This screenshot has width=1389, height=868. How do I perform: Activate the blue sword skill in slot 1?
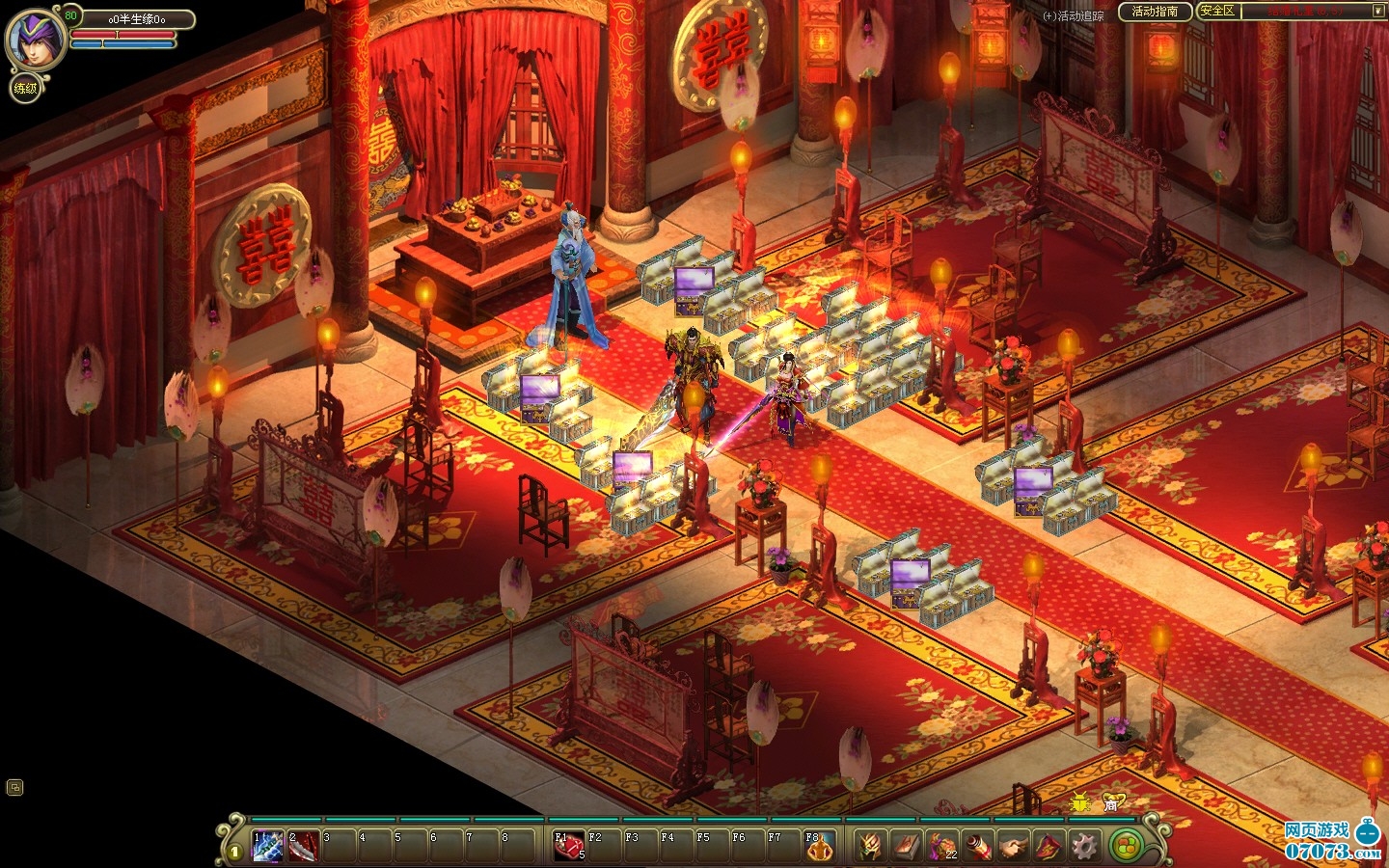click(x=268, y=846)
